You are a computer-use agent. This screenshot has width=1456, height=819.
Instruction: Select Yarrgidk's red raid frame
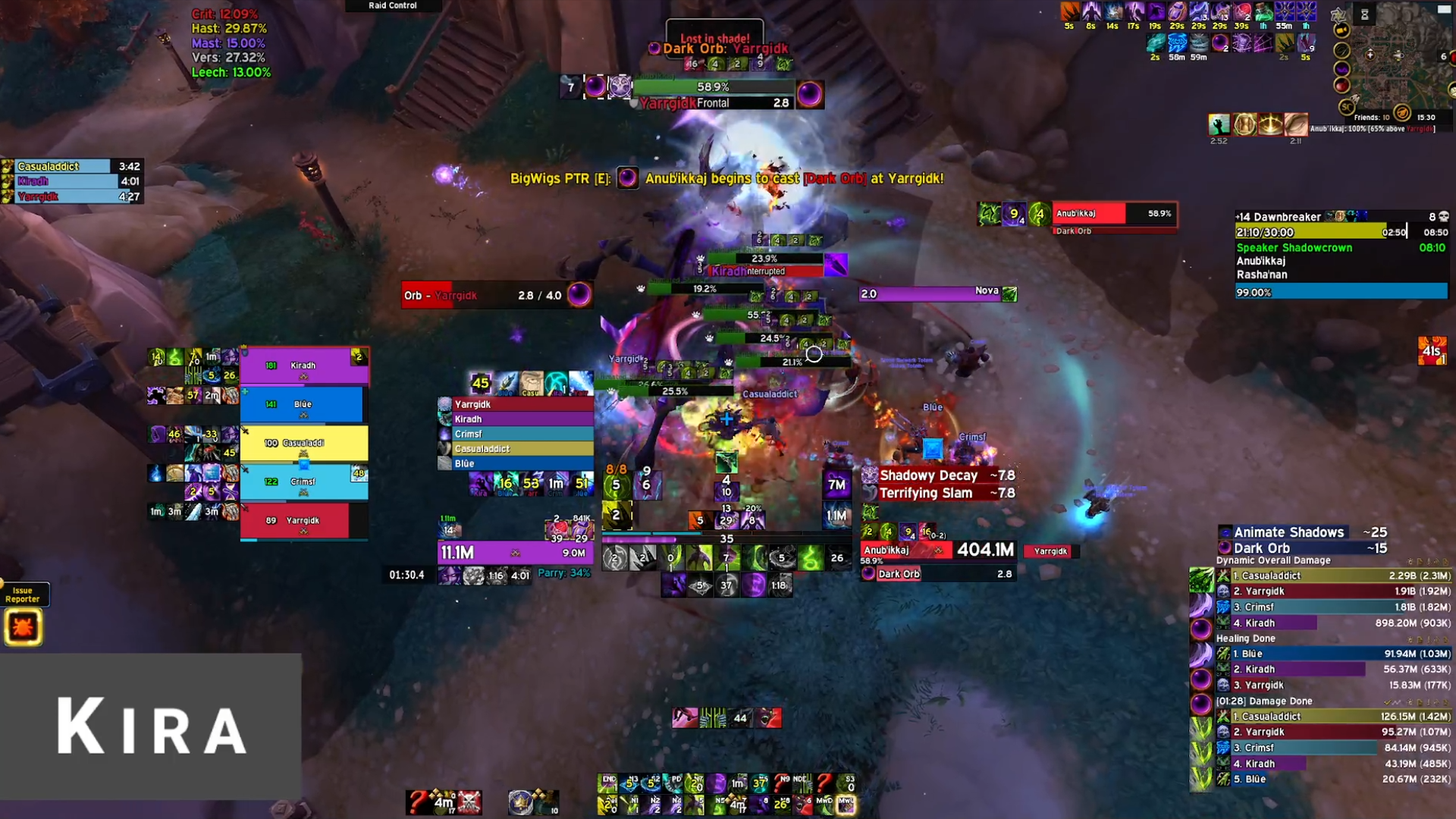click(295, 520)
